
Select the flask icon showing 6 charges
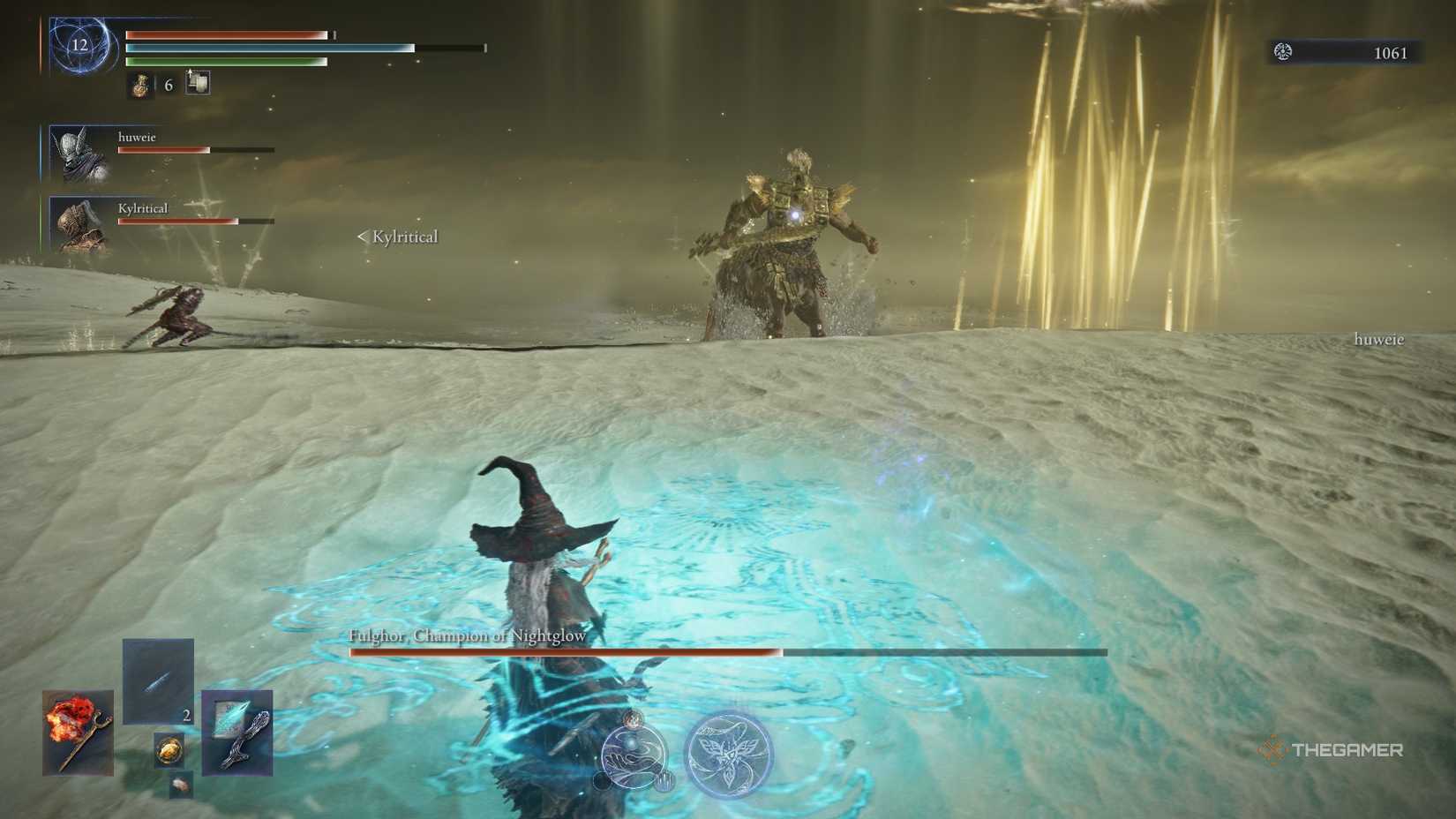(x=139, y=86)
